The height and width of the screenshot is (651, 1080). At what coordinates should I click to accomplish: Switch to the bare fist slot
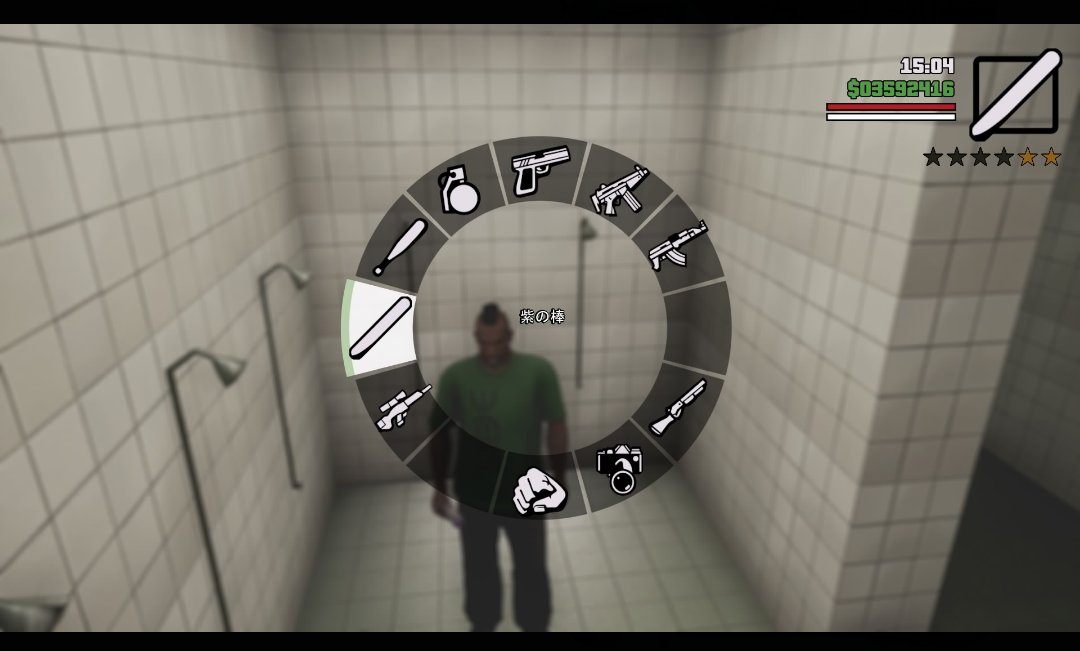tap(540, 488)
